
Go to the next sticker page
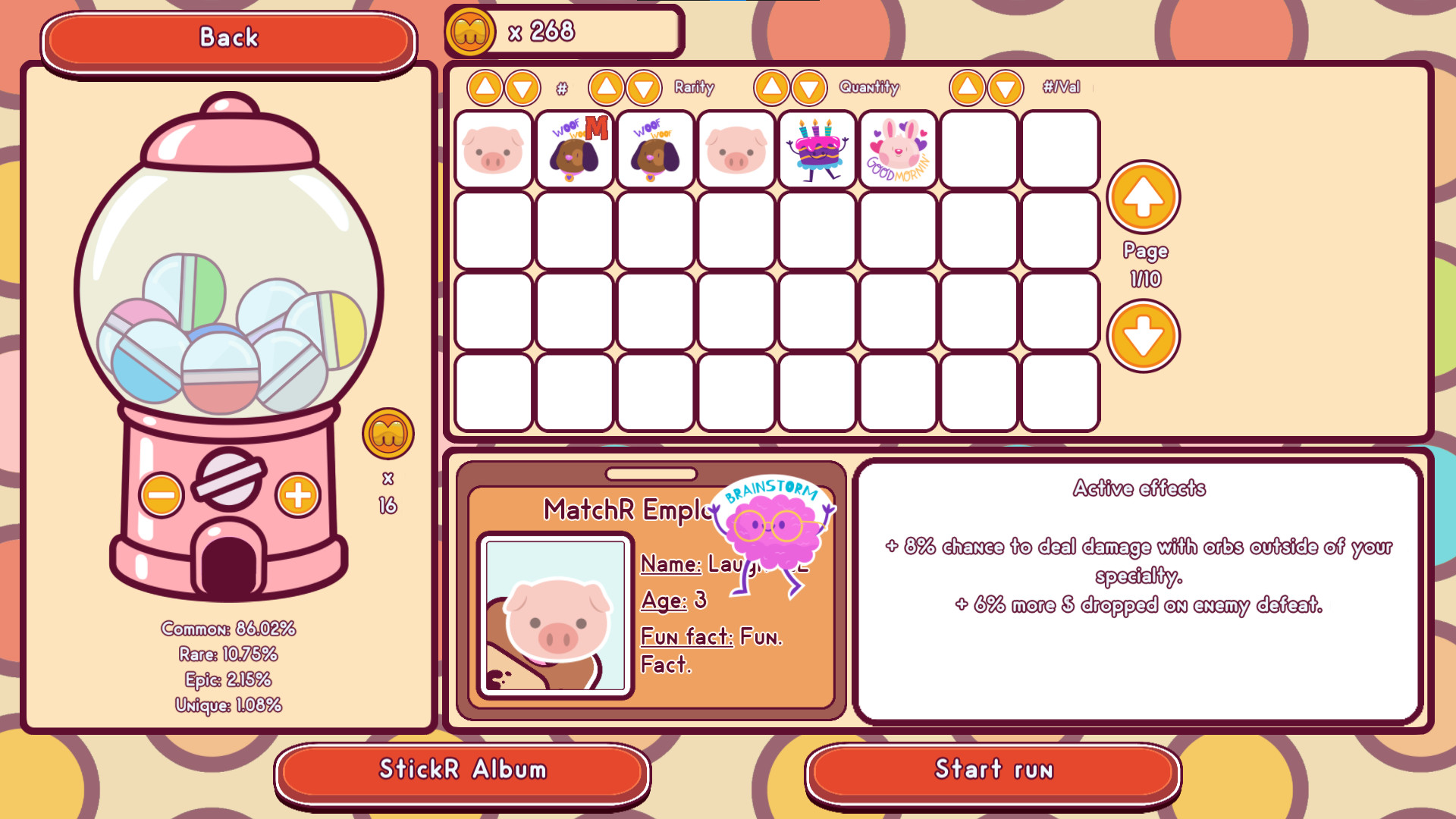[1144, 334]
